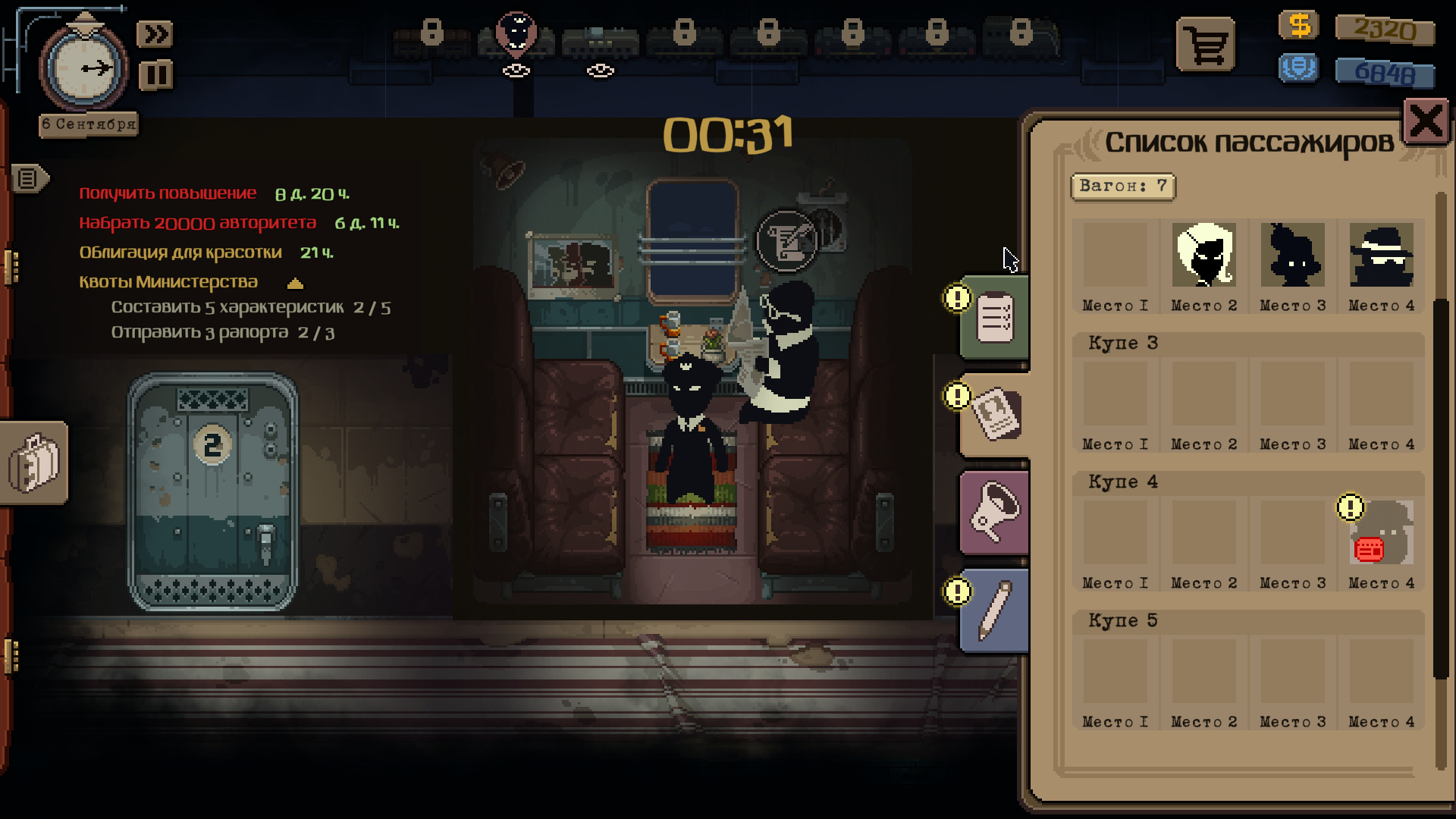The image size is (1456, 819).
Task: Close the passenger list panel
Action: click(x=1426, y=121)
